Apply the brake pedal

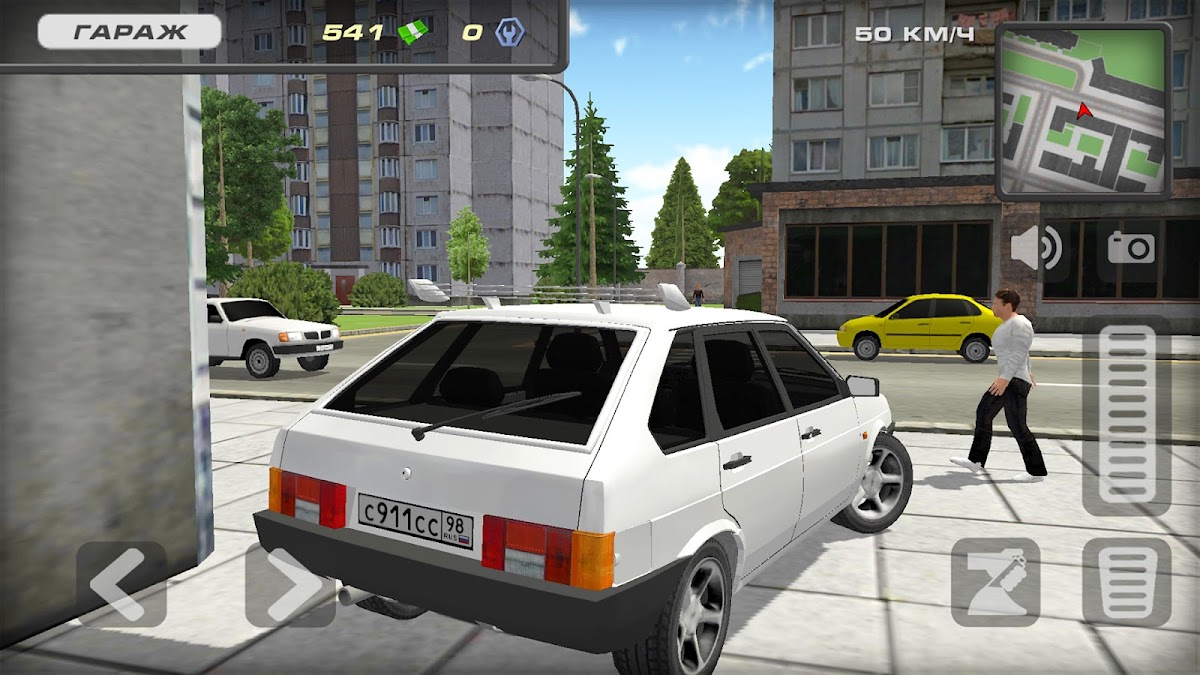(1126, 582)
